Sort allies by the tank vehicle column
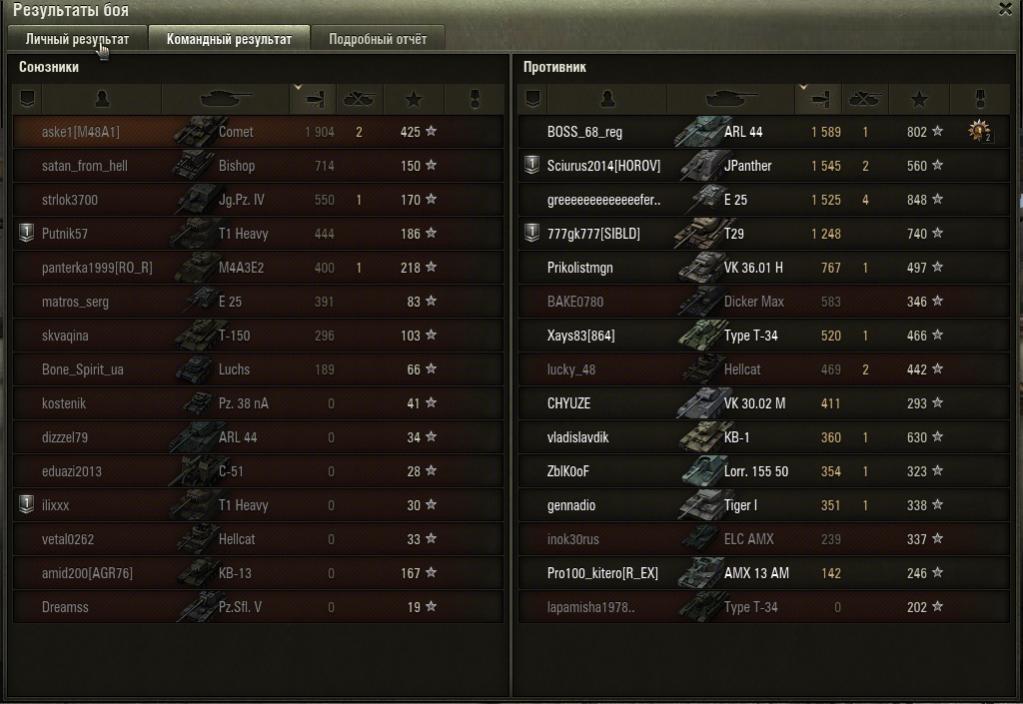 (x=226, y=99)
